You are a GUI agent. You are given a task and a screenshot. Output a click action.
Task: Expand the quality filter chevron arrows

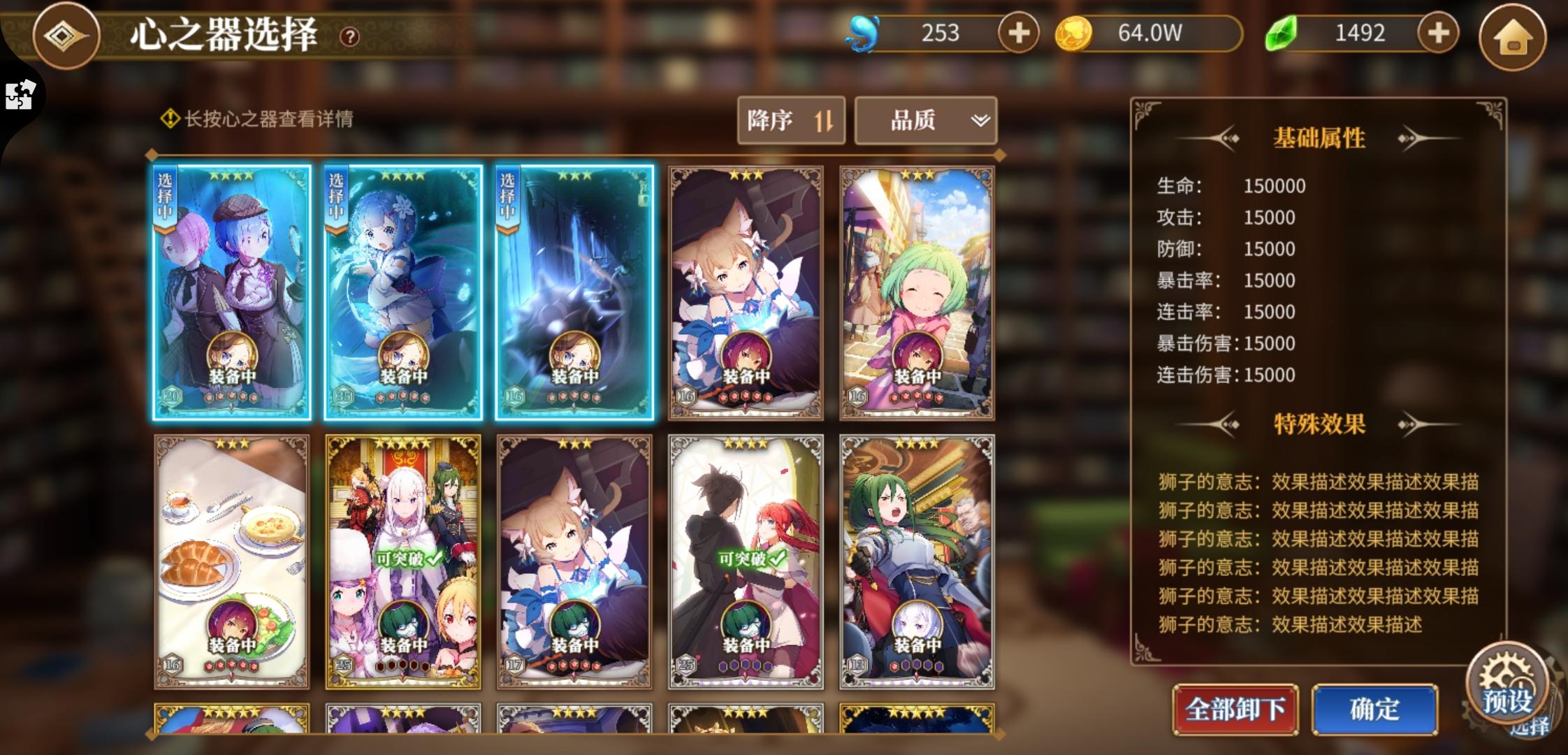click(980, 120)
